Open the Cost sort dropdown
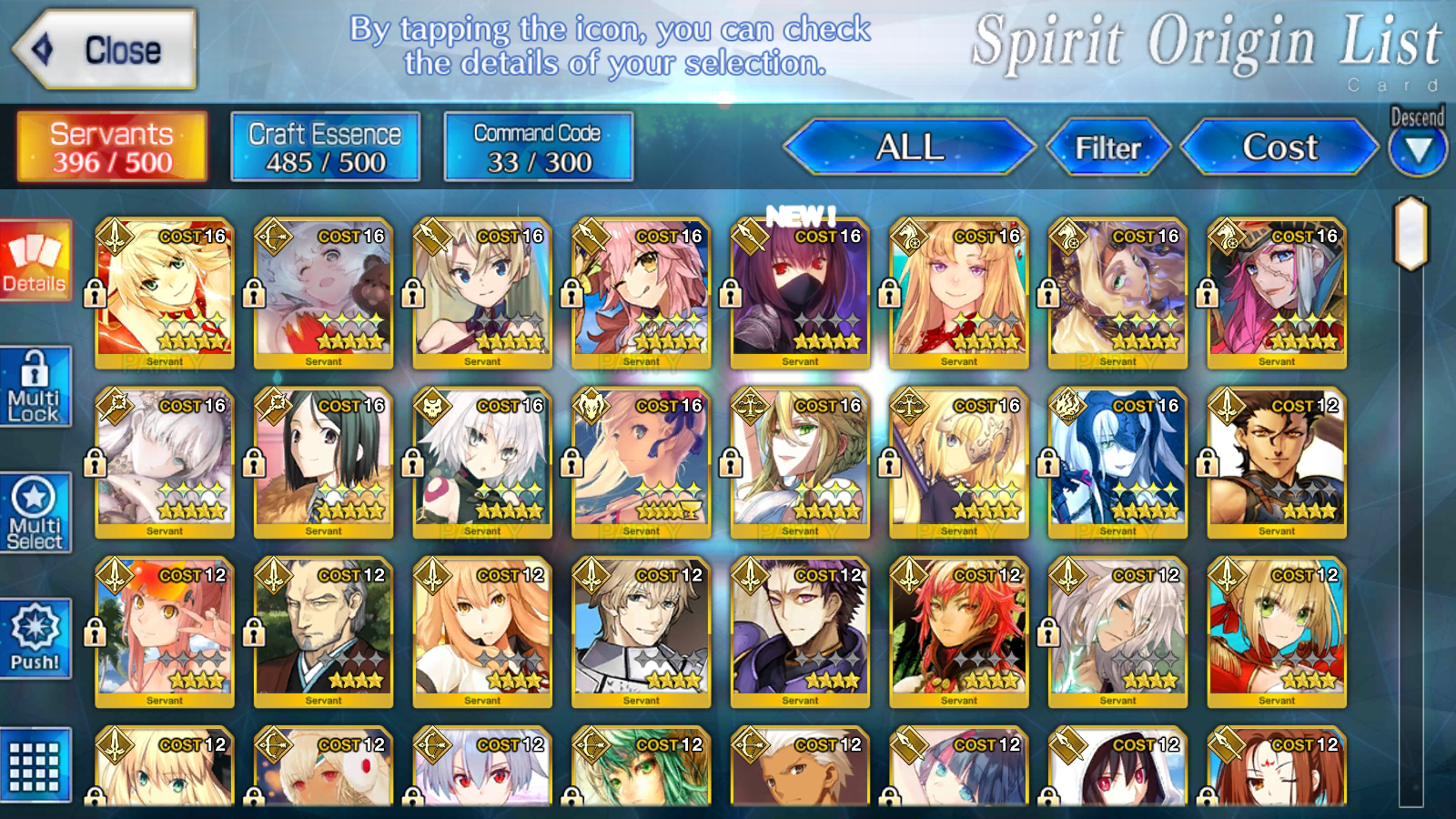The image size is (1456, 819). coord(1279,147)
